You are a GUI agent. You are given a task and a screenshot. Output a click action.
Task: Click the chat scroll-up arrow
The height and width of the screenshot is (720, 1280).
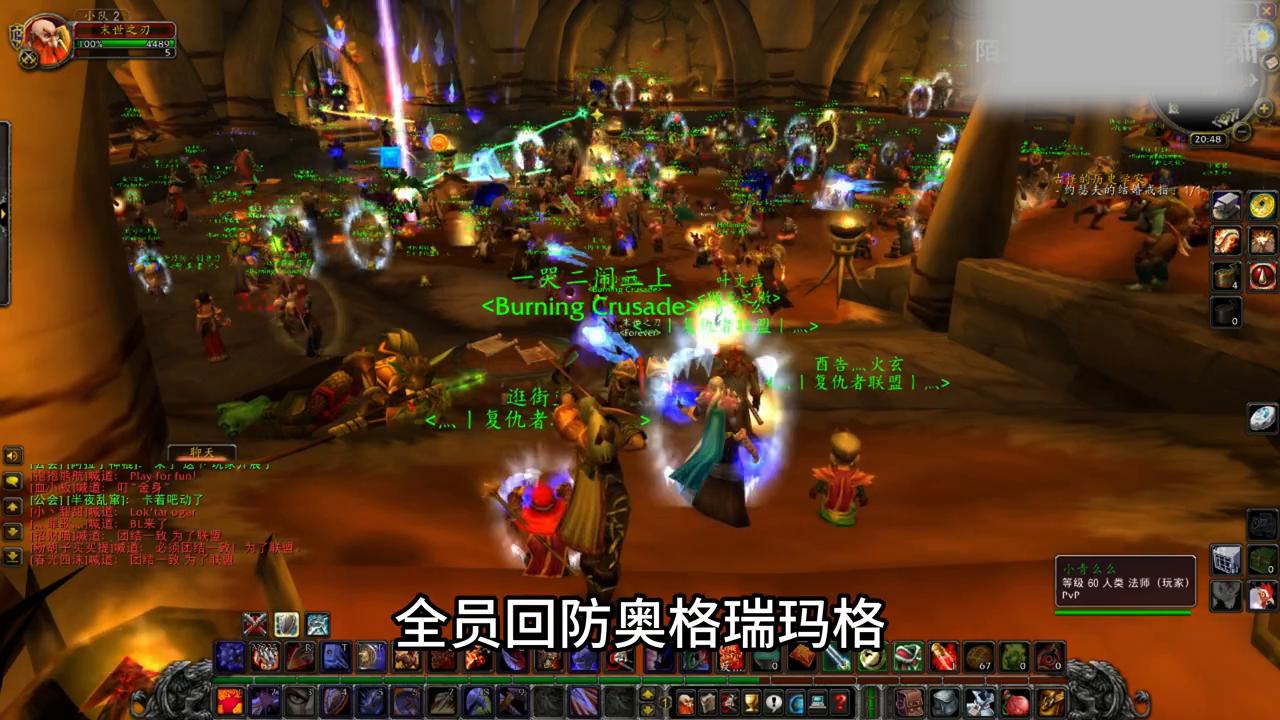pyautogui.click(x=12, y=507)
